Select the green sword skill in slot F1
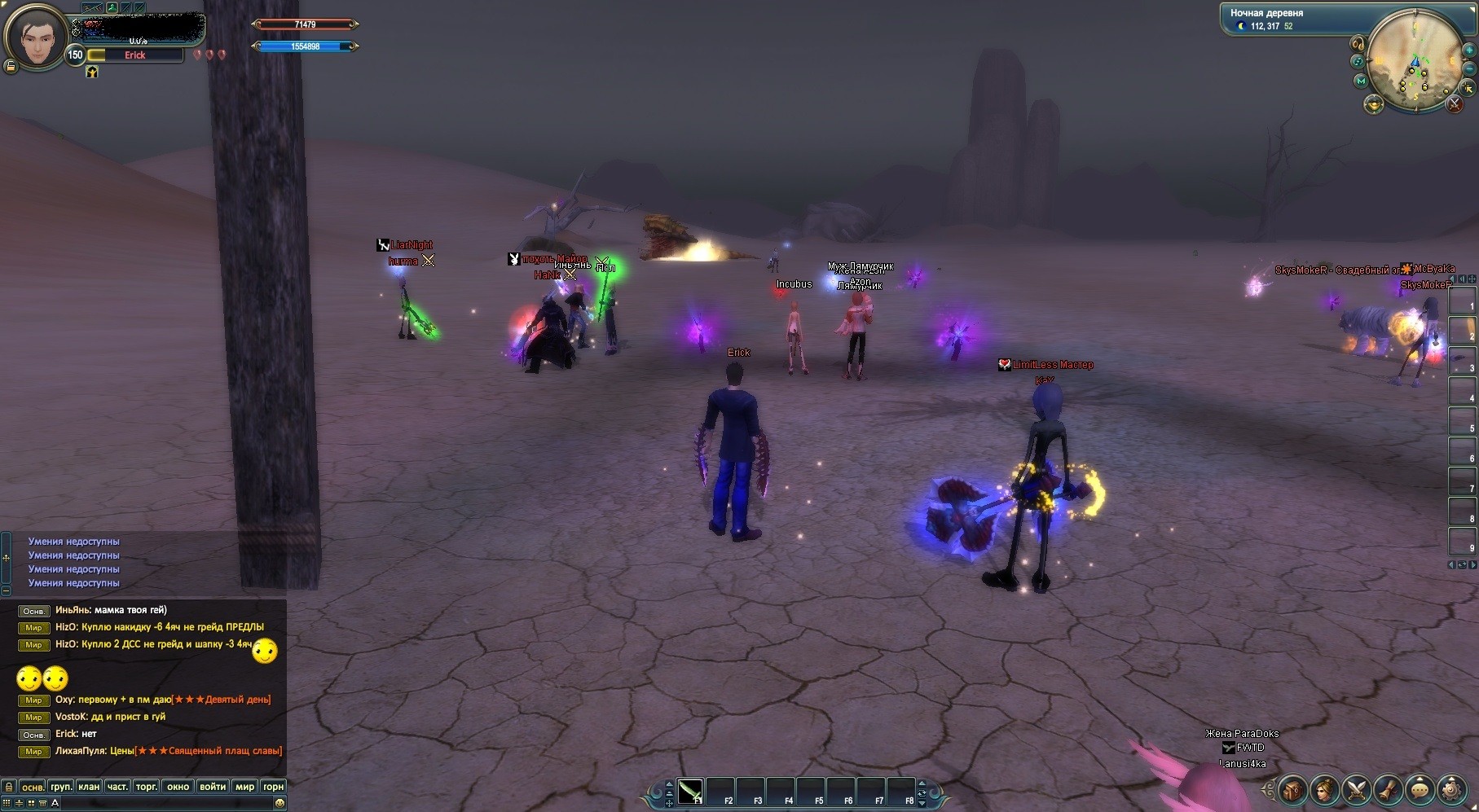This screenshot has height=812, width=1479. tap(690, 792)
